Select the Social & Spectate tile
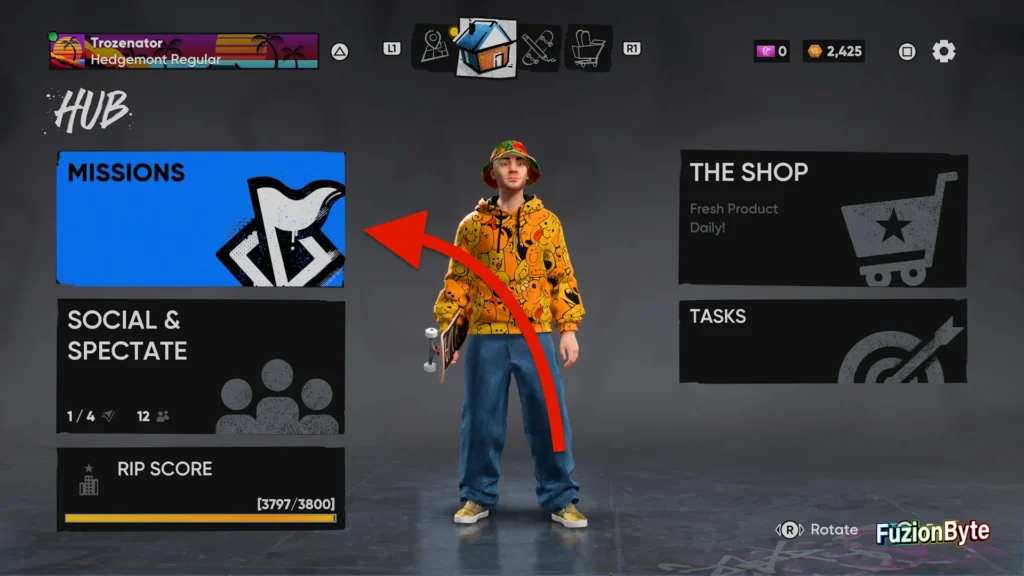This screenshot has width=1024, height=576. 200,366
